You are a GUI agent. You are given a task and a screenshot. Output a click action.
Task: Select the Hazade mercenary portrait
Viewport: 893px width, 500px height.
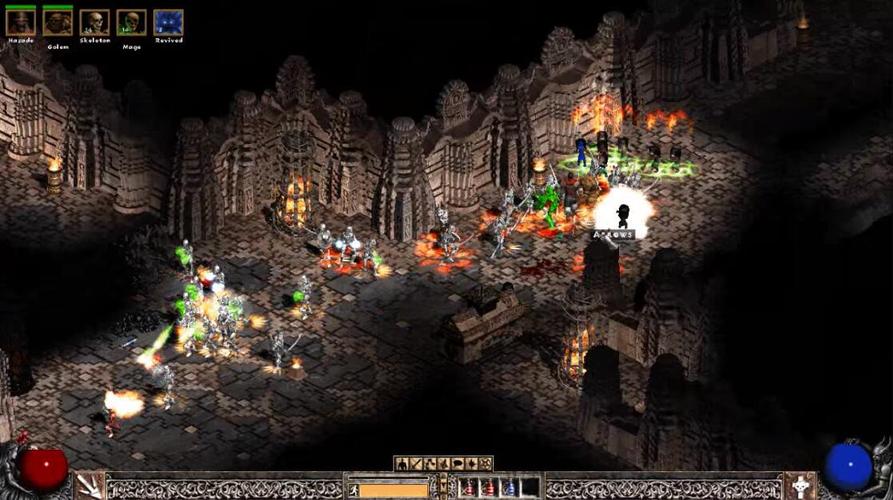coord(20,22)
